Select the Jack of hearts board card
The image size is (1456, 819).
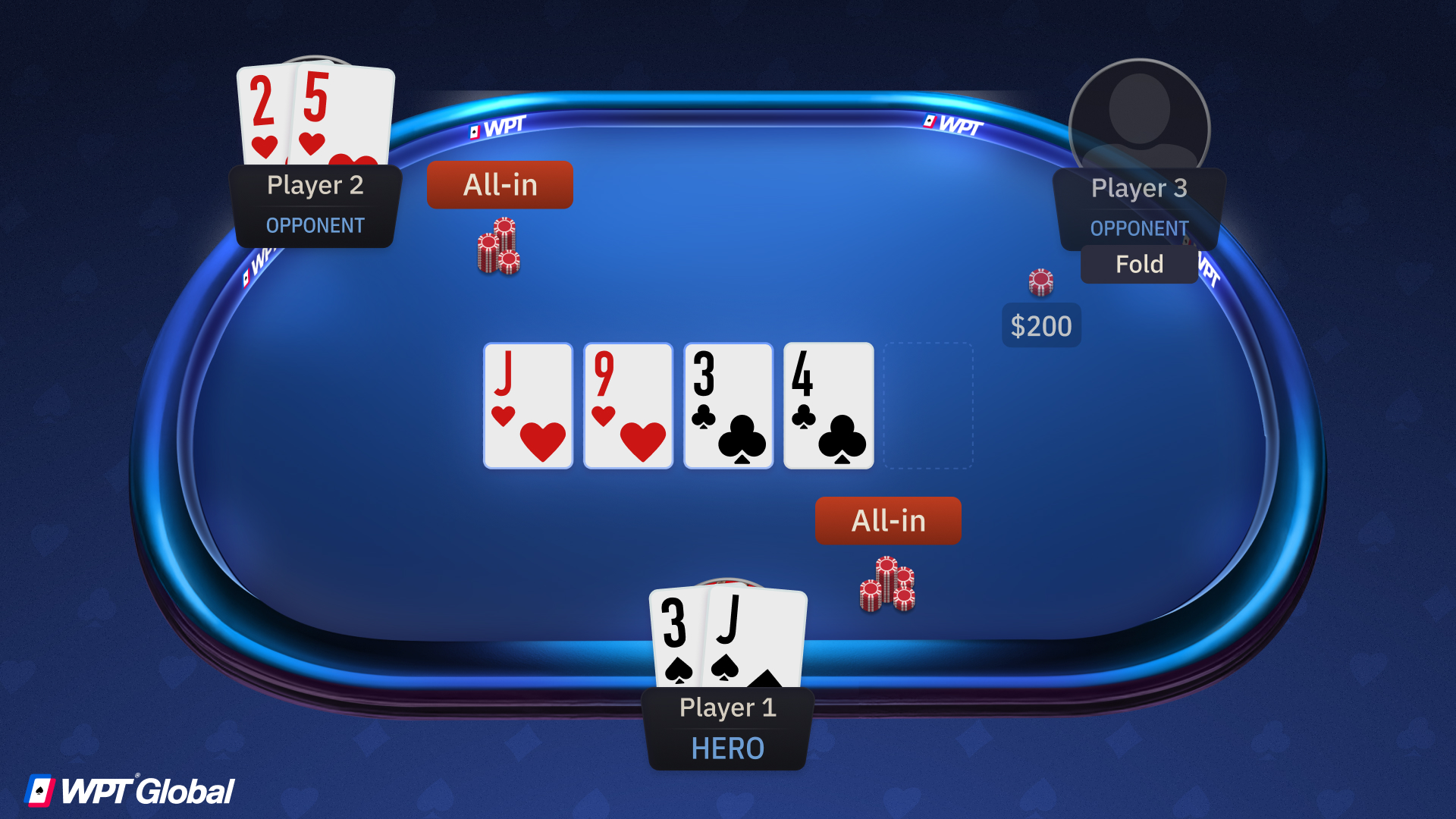point(528,406)
